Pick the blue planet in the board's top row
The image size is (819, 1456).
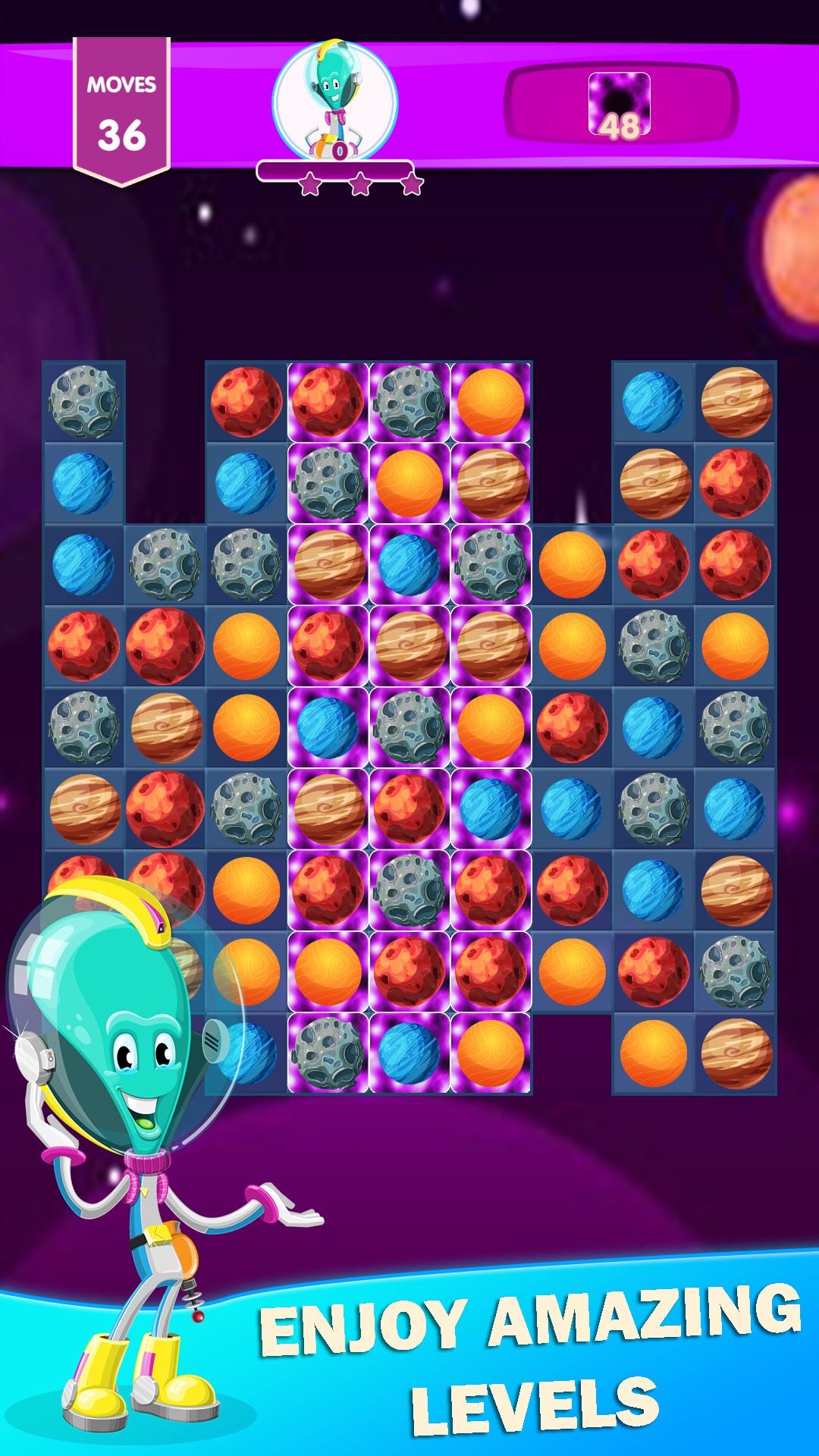[x=653, y=402]
